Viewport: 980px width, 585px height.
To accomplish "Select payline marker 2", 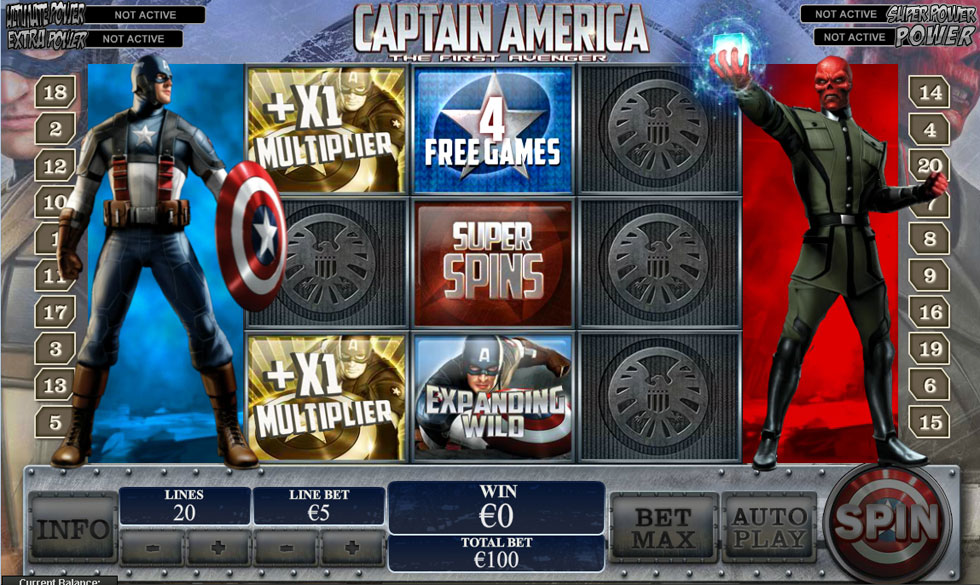I will [x=56, y=129].
